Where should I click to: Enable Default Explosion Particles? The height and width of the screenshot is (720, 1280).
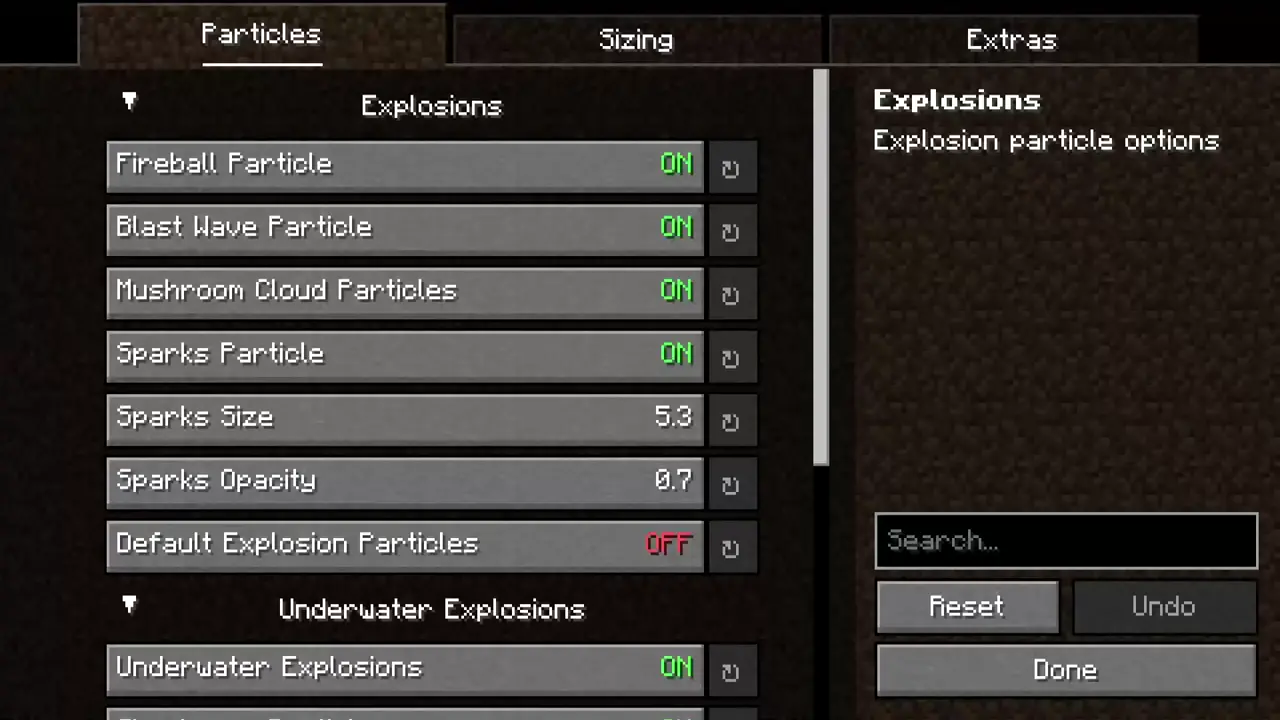coord(404,543)
